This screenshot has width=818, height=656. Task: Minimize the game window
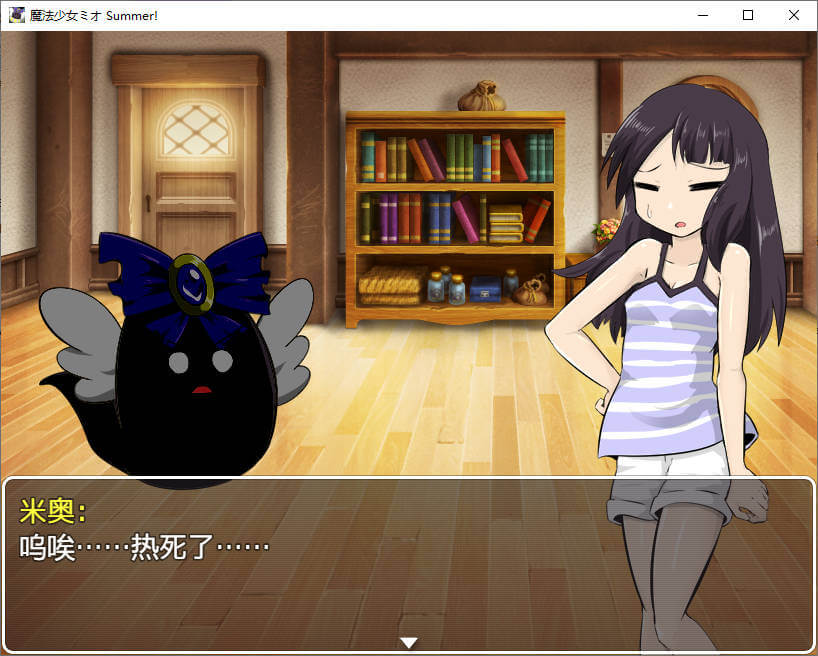pyautogui.click(x=702, y=15)
